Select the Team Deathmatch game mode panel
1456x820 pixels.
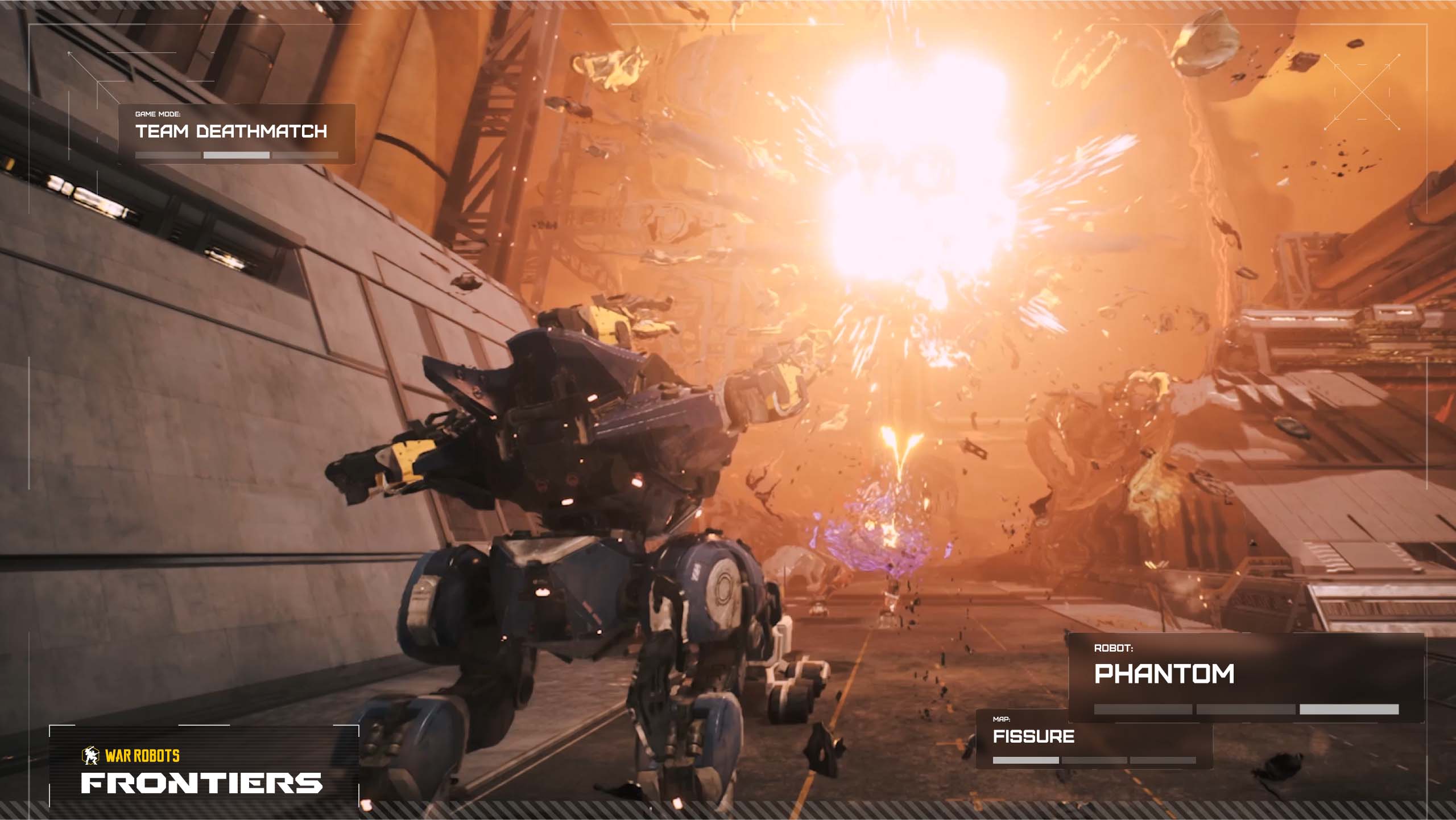[237, 134]
